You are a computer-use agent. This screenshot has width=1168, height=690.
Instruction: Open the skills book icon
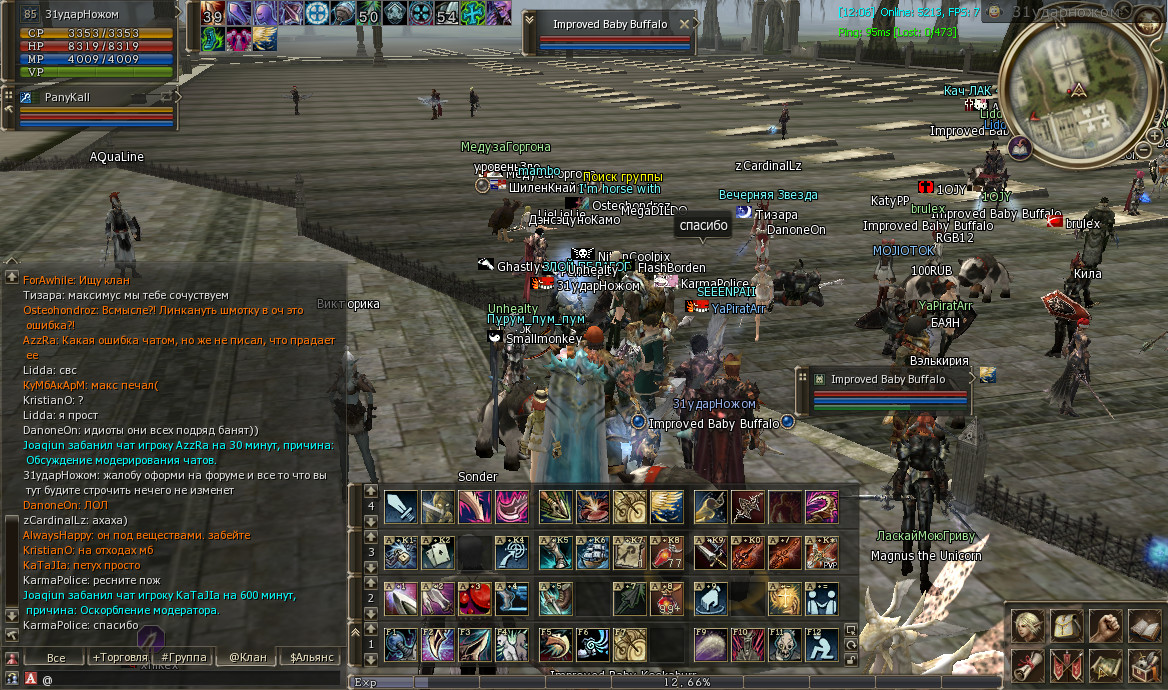click(1144, 627)
